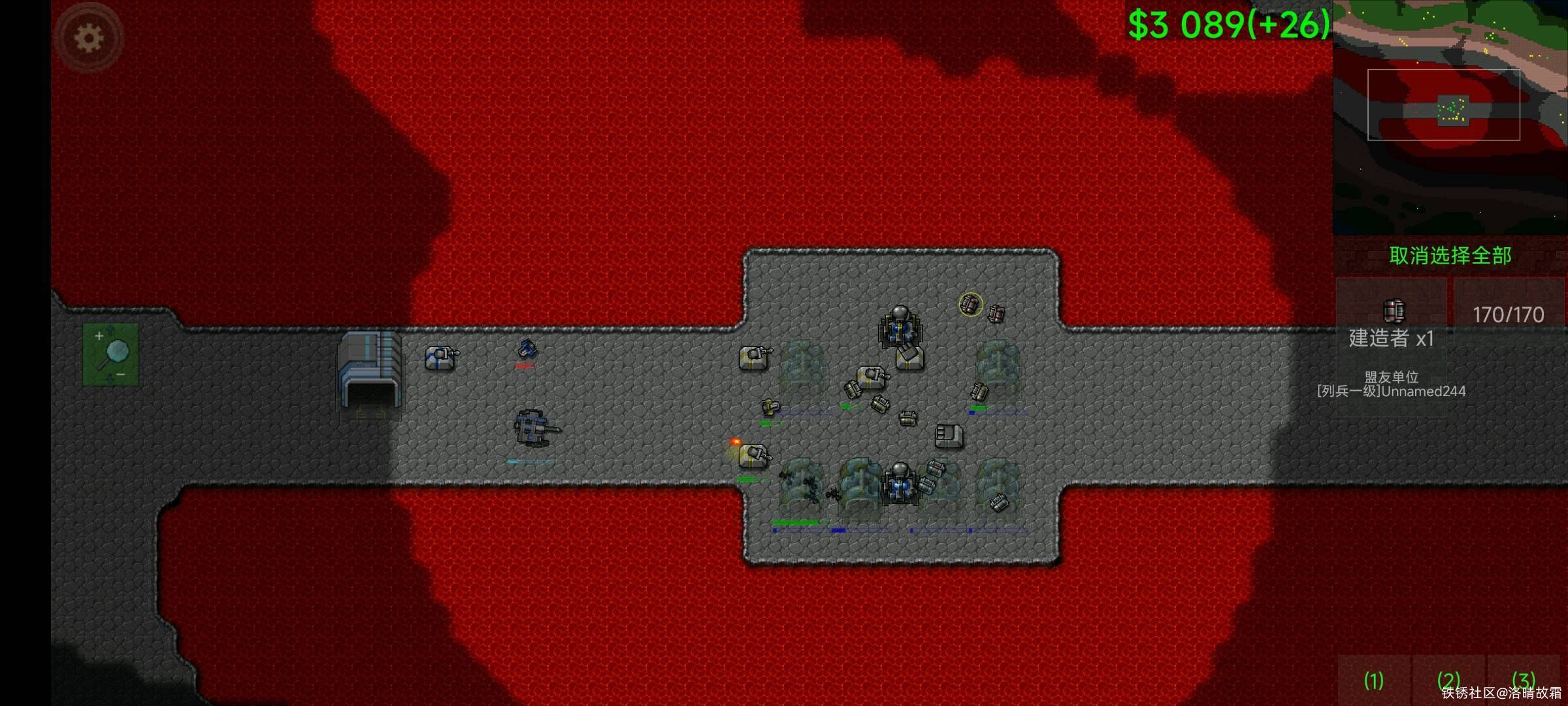1568x706 pixels.
Task: Choose control group (2)
Action: click(1448, 681)
